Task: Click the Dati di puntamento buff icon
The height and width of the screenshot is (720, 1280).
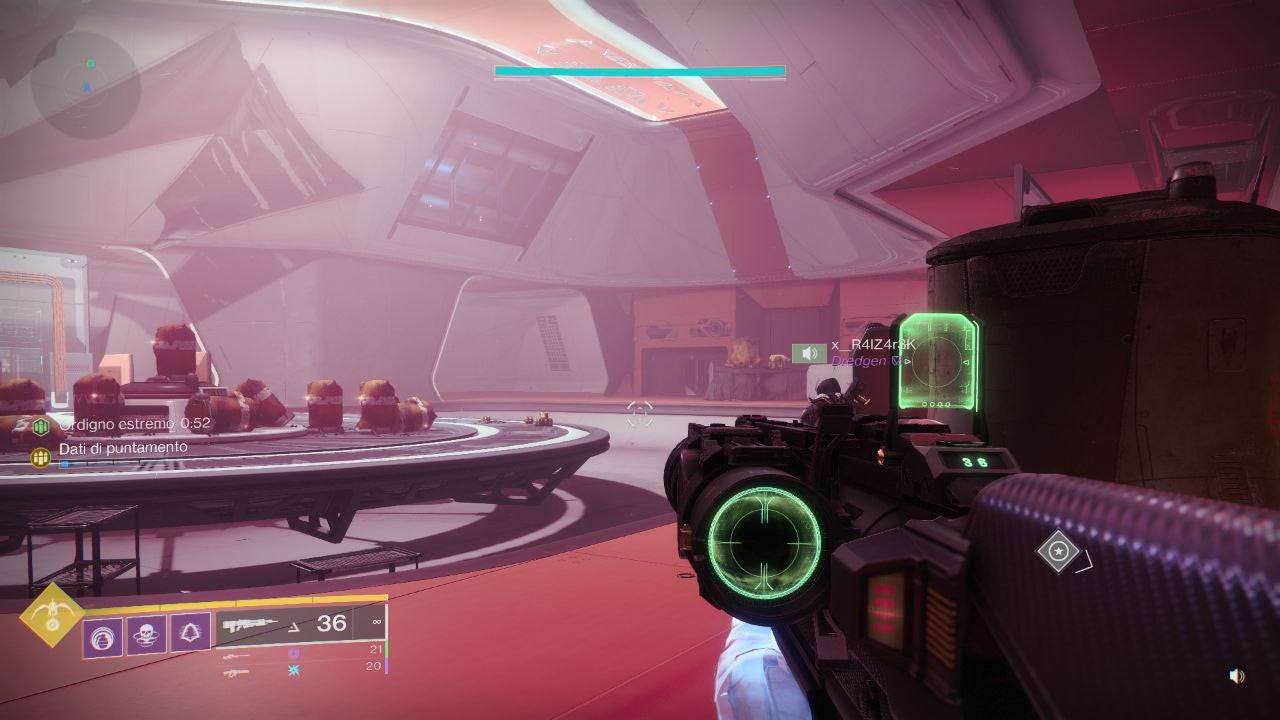Action: (41, 456)
